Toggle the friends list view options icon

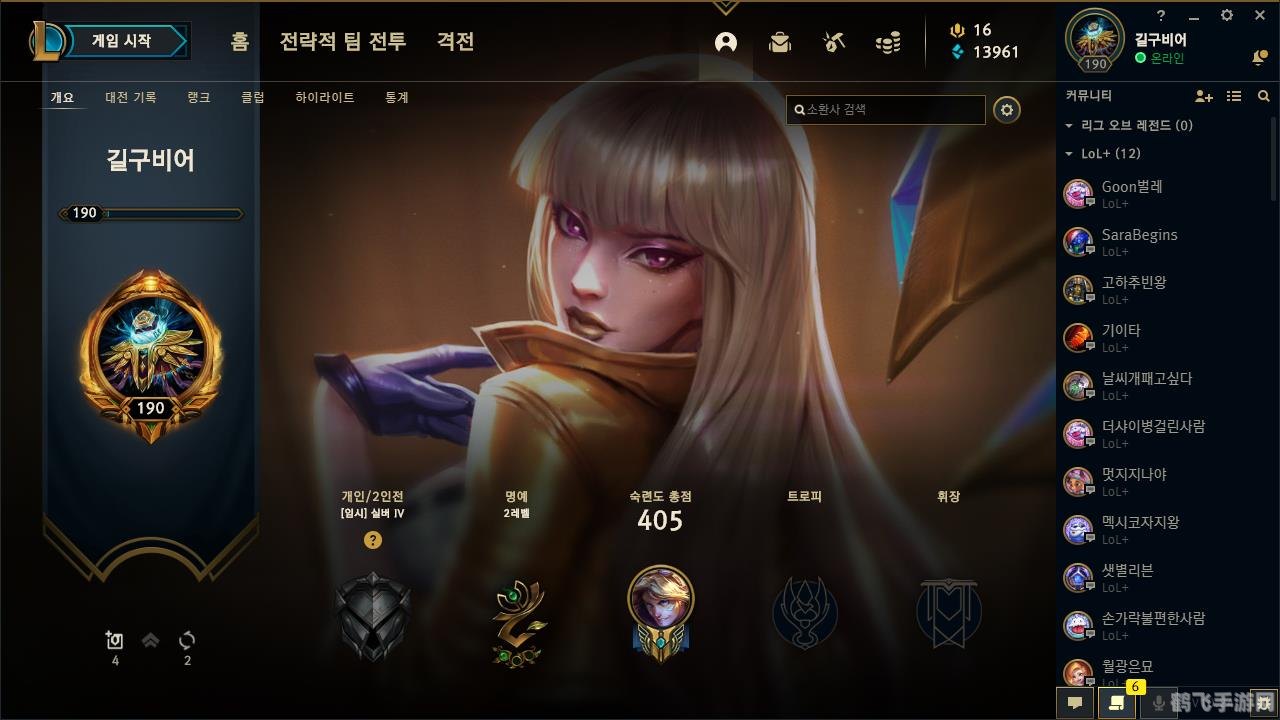(1234, 95)
